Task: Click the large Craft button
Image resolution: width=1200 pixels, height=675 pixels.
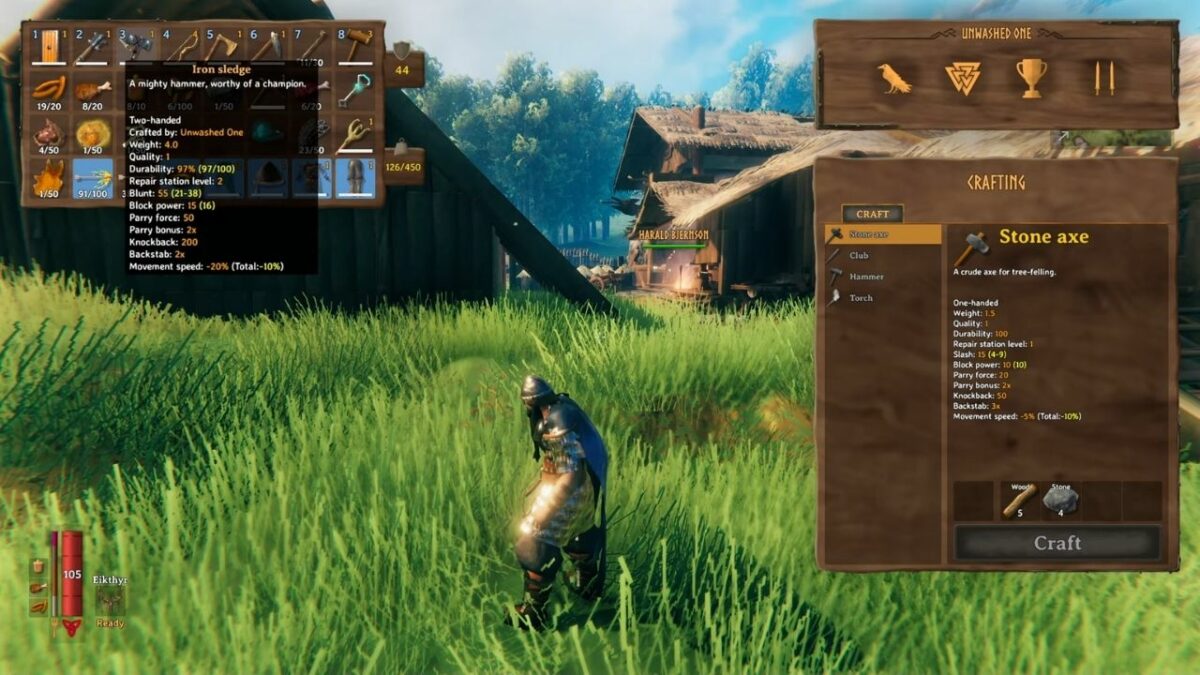Action: coord(1057,543)
